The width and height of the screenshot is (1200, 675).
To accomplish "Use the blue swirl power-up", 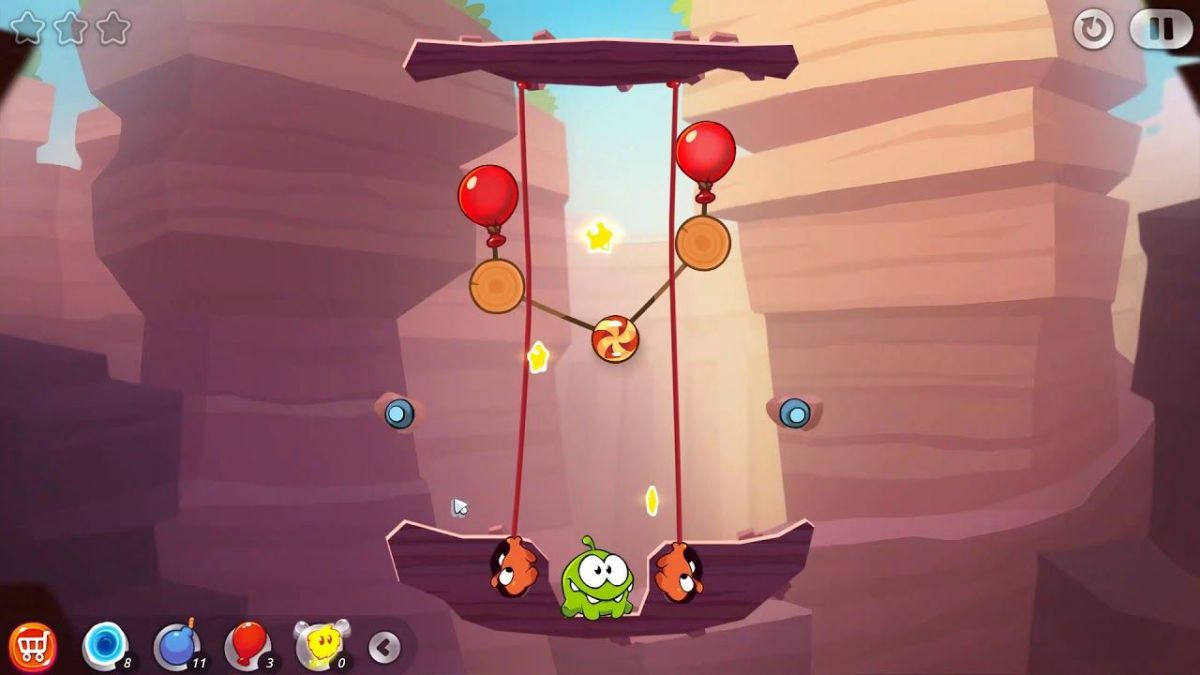I will point(103,645).
